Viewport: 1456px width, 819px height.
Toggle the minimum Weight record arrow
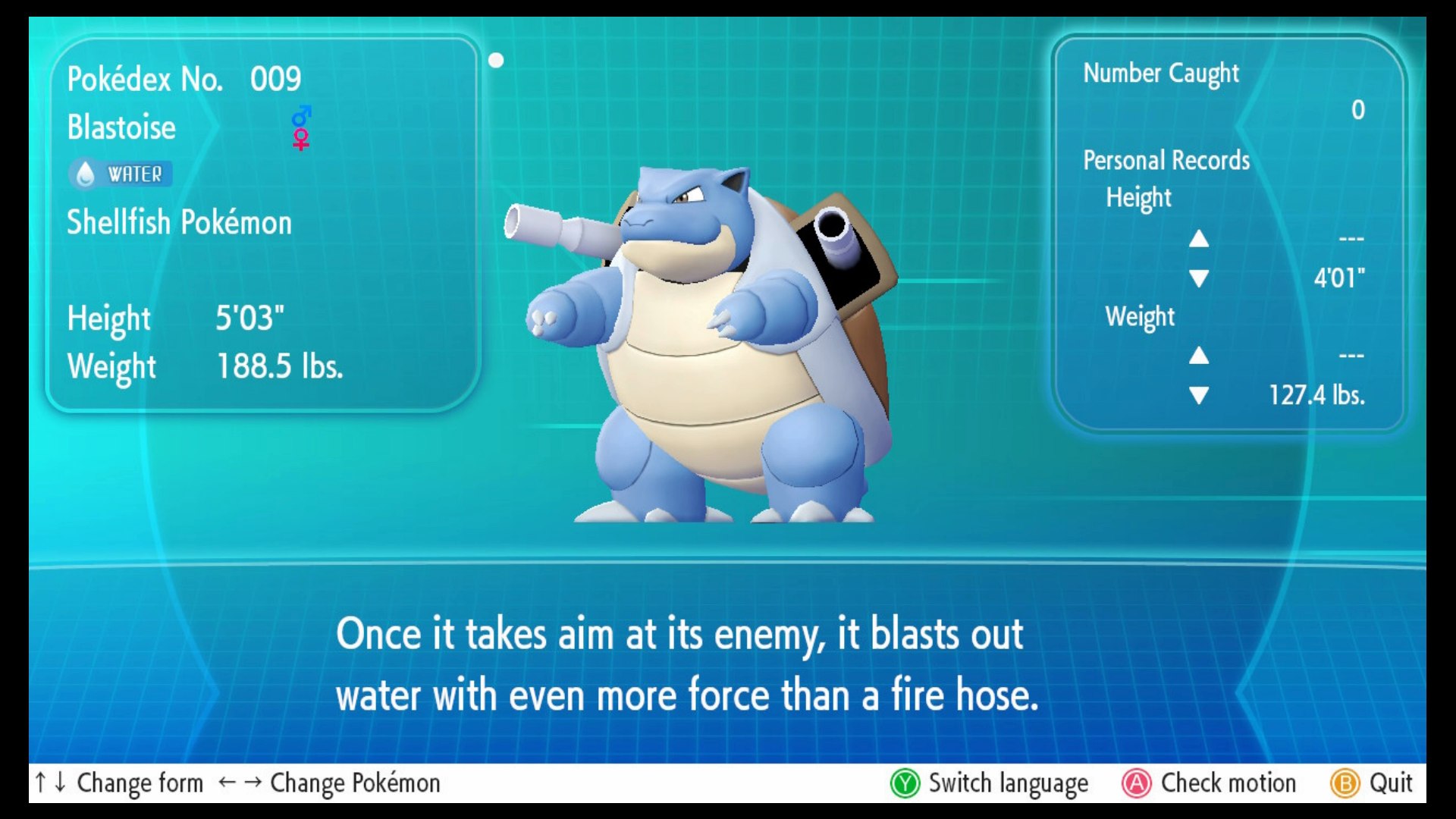point(1198,395)
